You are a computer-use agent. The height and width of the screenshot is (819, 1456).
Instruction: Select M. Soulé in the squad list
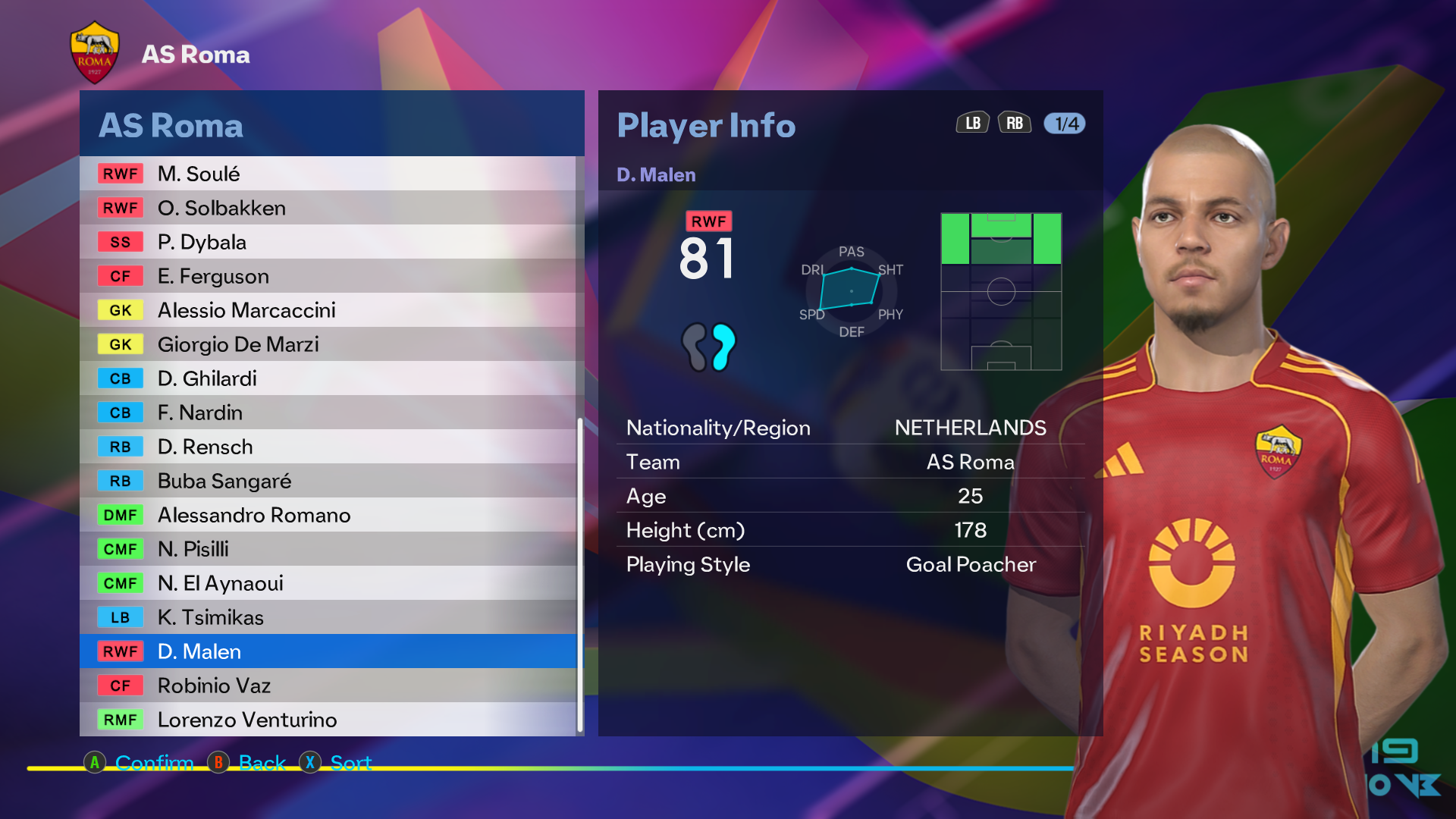click(328, 174)
